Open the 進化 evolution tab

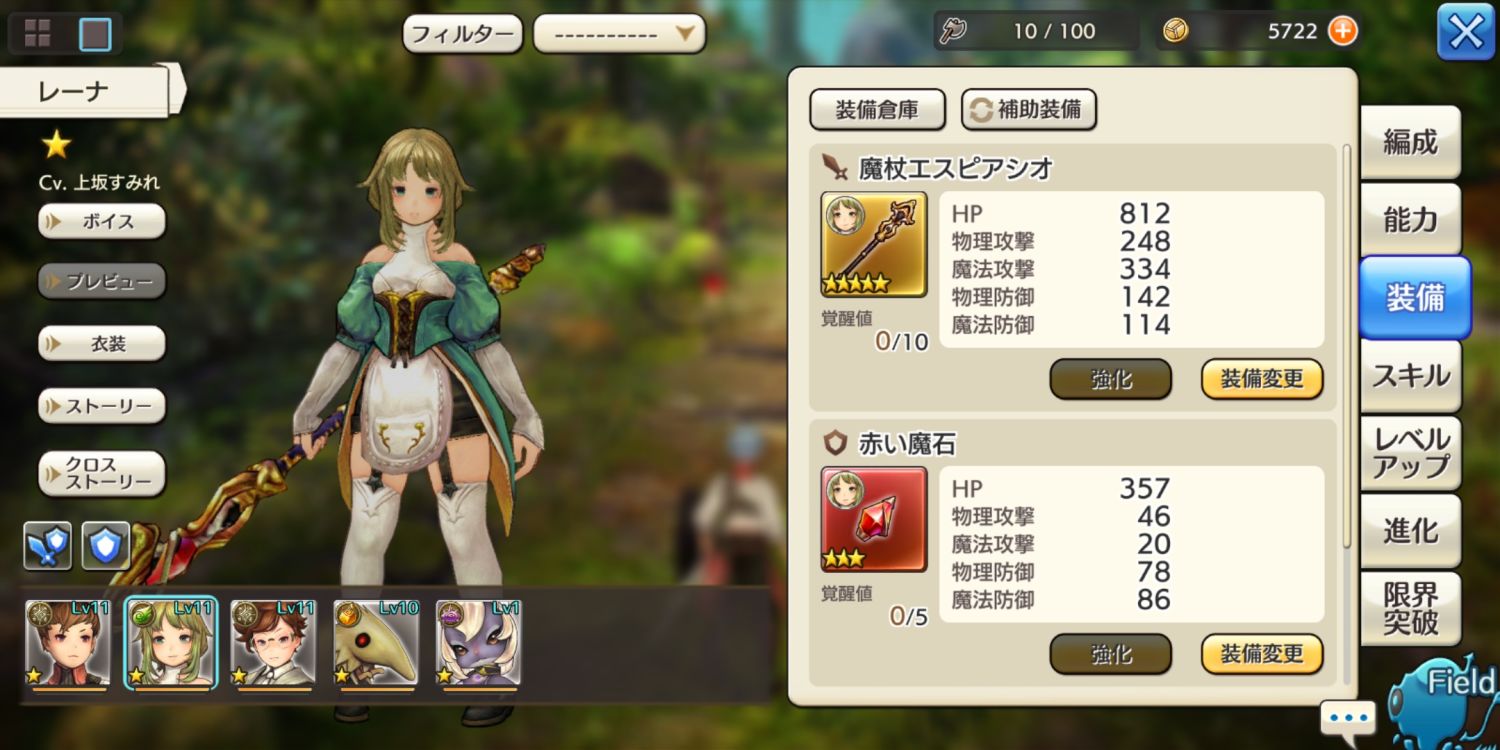1410,531
